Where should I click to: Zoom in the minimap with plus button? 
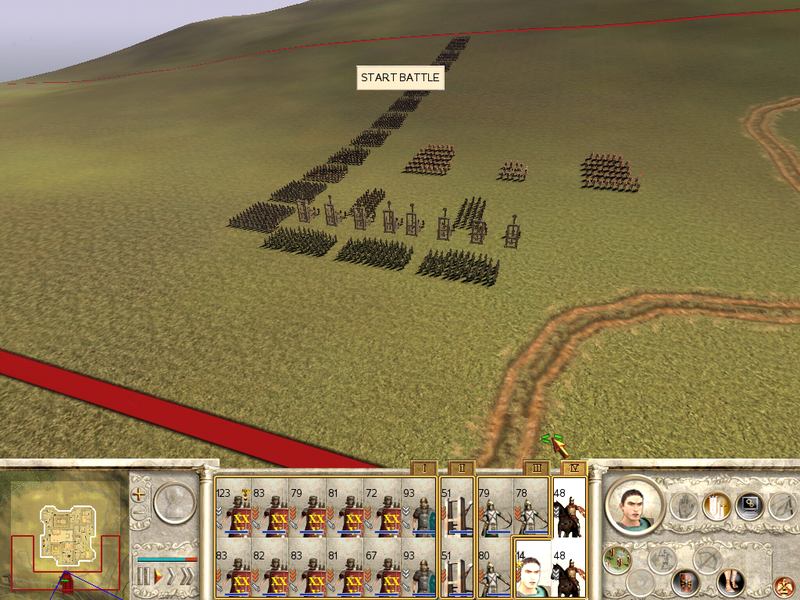(x=141, y=495)
